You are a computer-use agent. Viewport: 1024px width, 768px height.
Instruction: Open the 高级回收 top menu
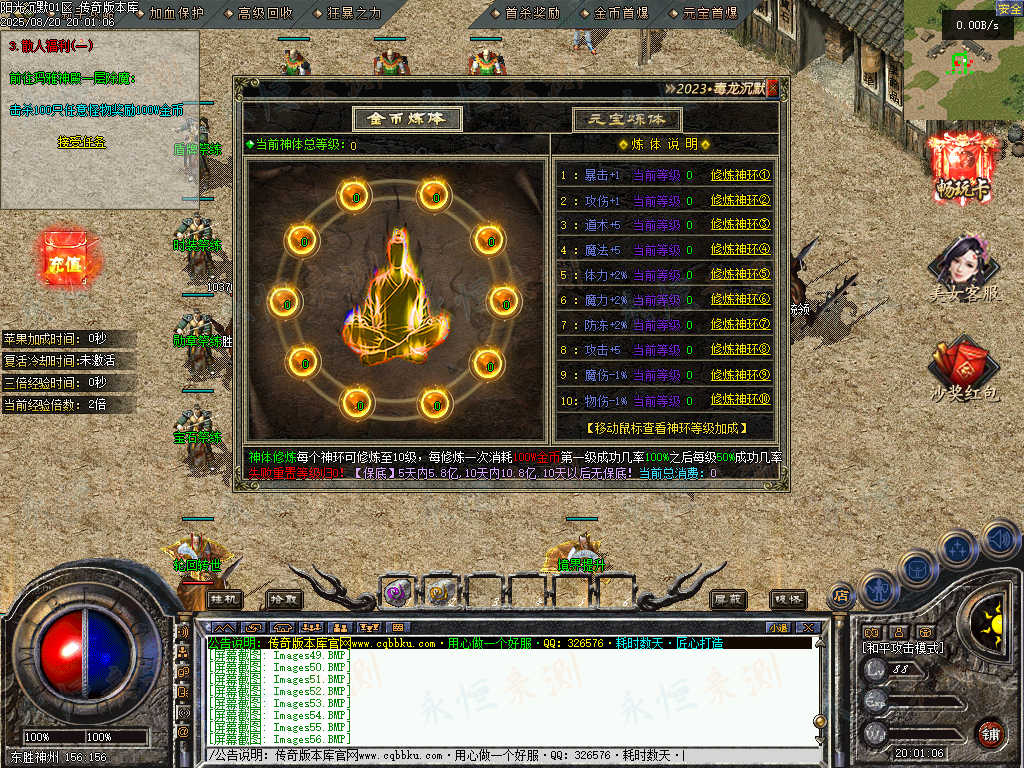(265, 13)
